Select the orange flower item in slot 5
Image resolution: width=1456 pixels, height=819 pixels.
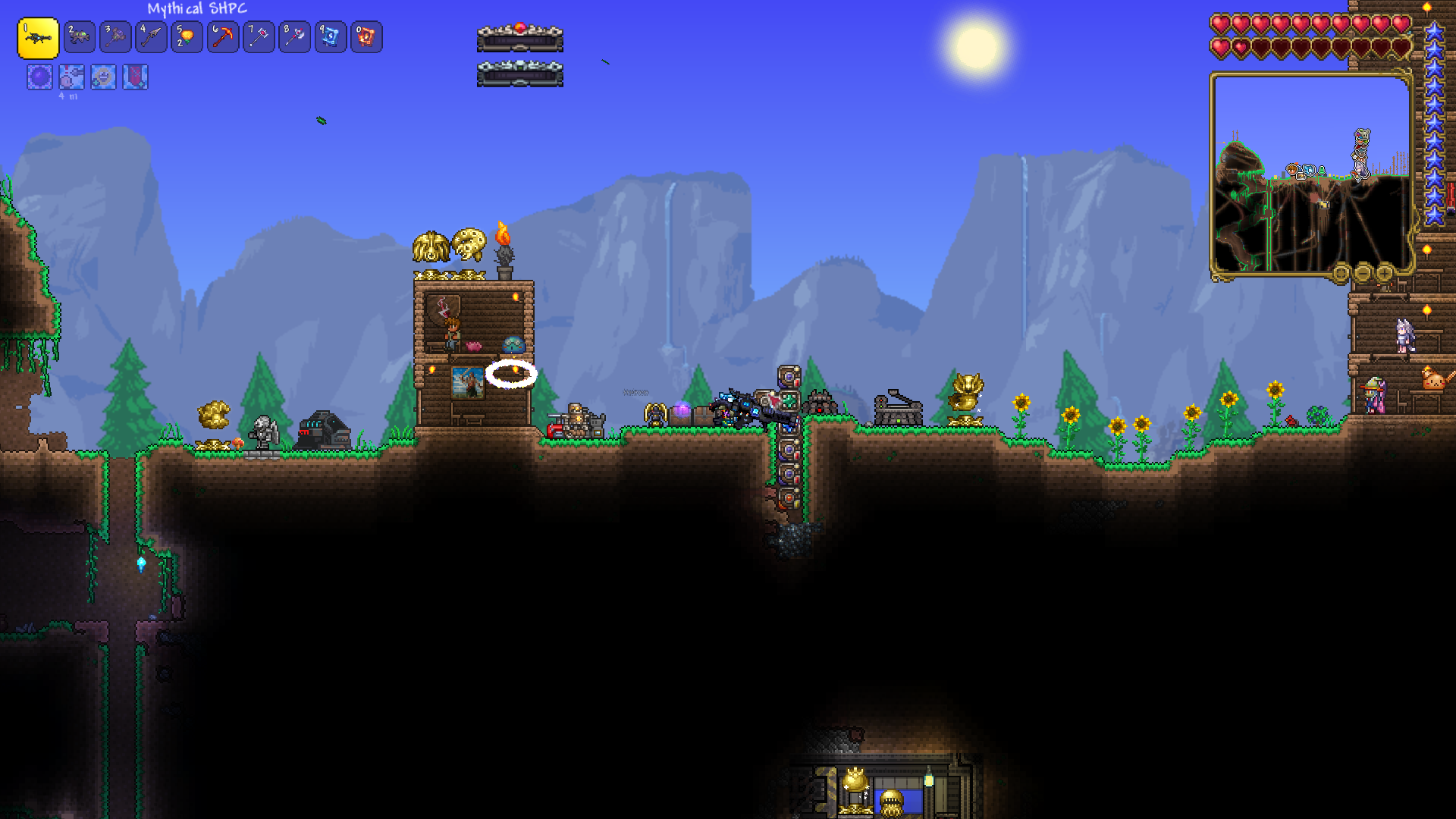coord(187,36)
